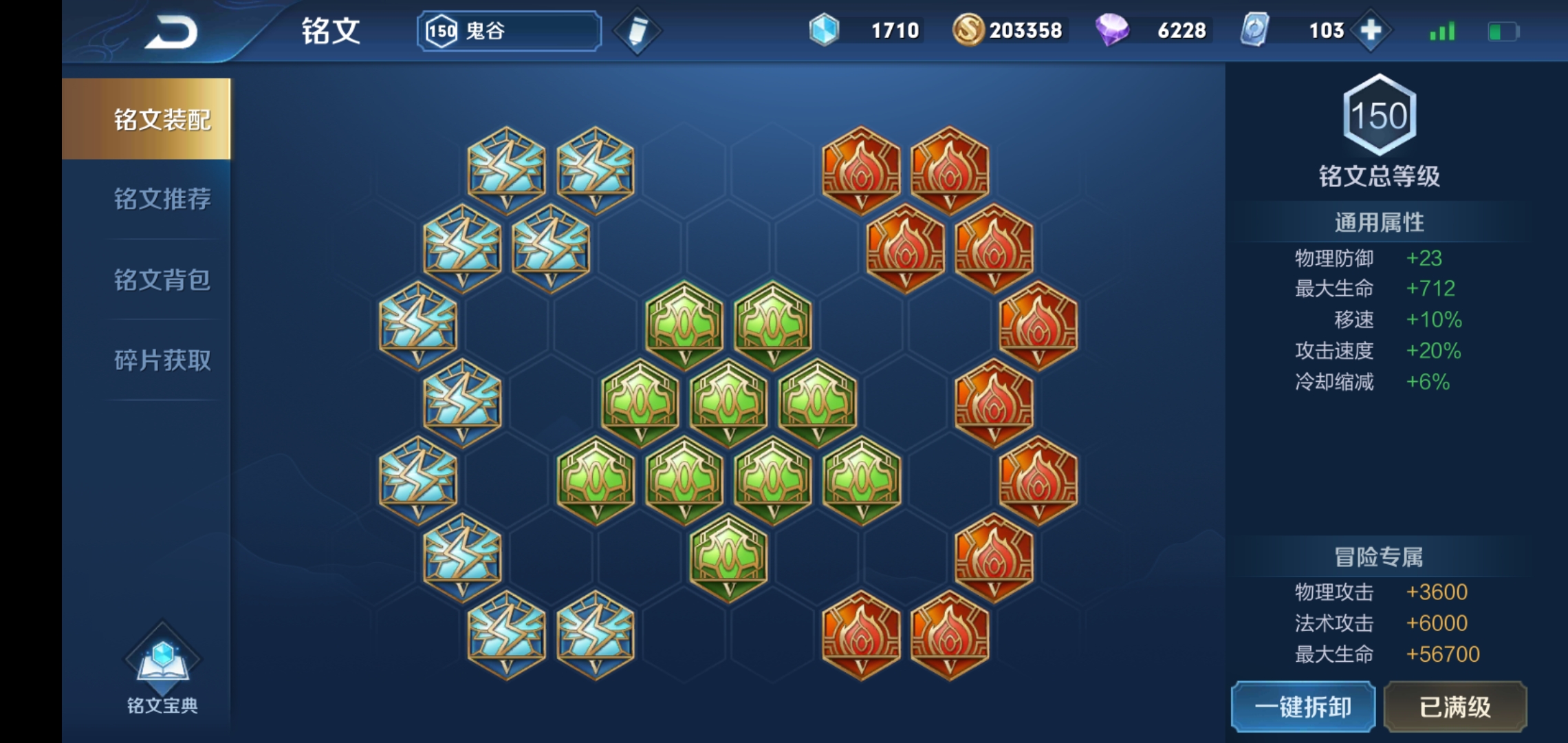1568x743 pixels.
Task: Show the 碎片获取 tab
Action: pos(162,360)
